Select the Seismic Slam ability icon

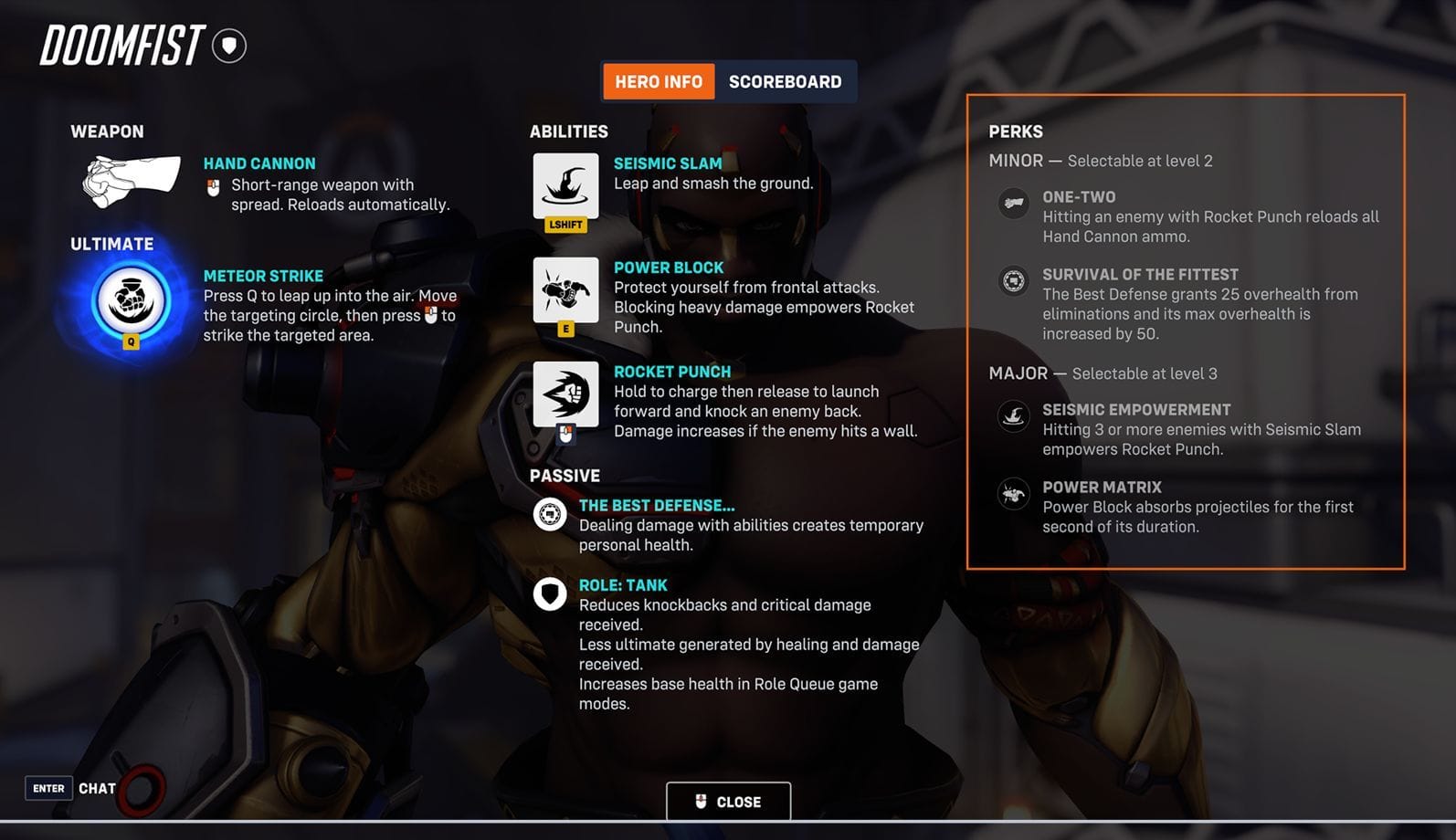(x=564, y=185)
